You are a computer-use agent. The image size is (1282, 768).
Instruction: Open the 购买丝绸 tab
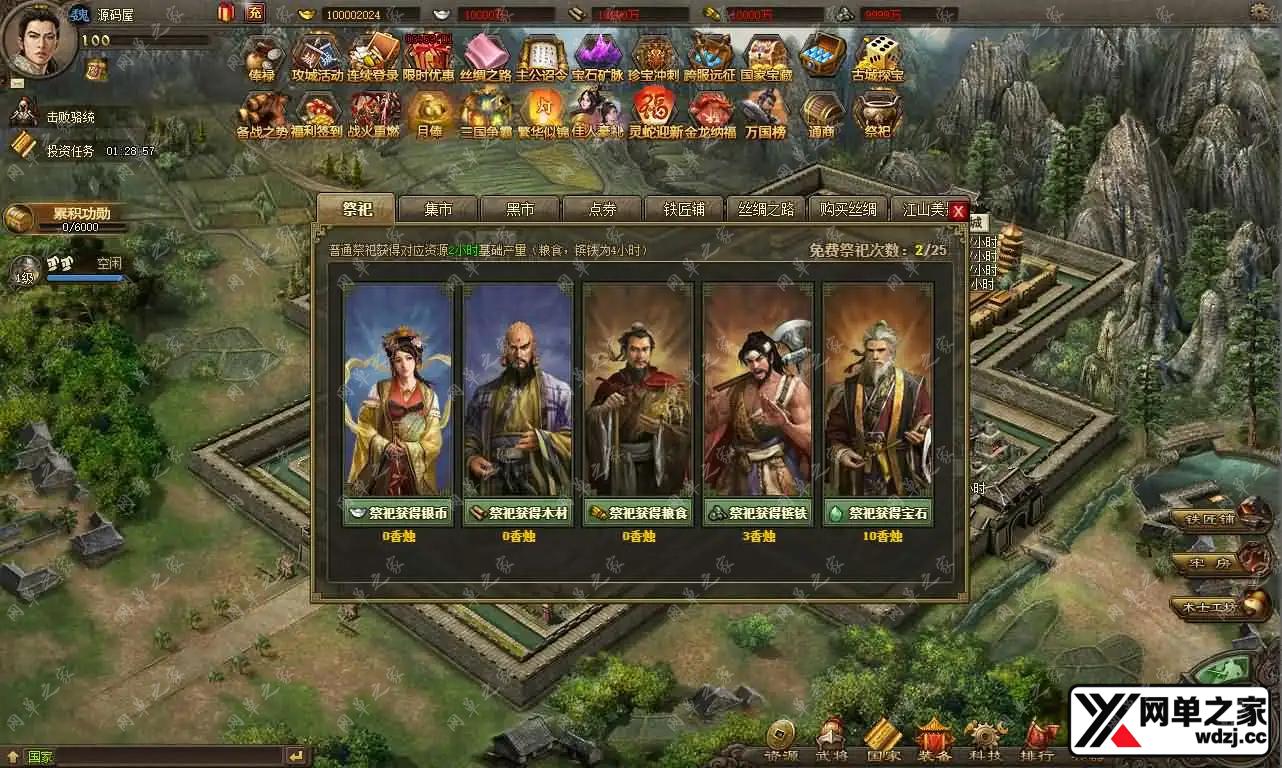(847, 209)
